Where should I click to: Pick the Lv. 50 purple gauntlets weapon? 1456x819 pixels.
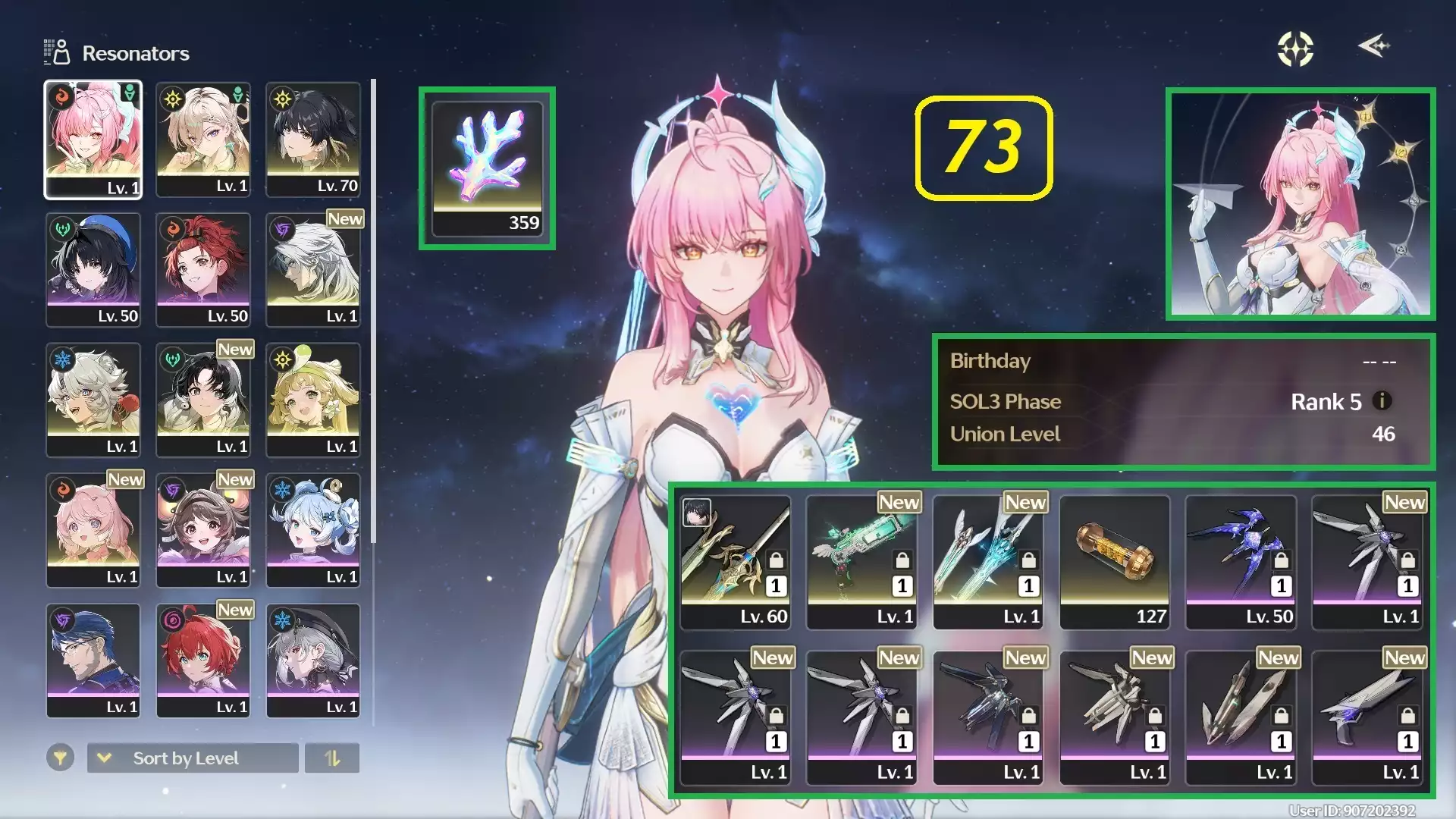(1241, 562)
